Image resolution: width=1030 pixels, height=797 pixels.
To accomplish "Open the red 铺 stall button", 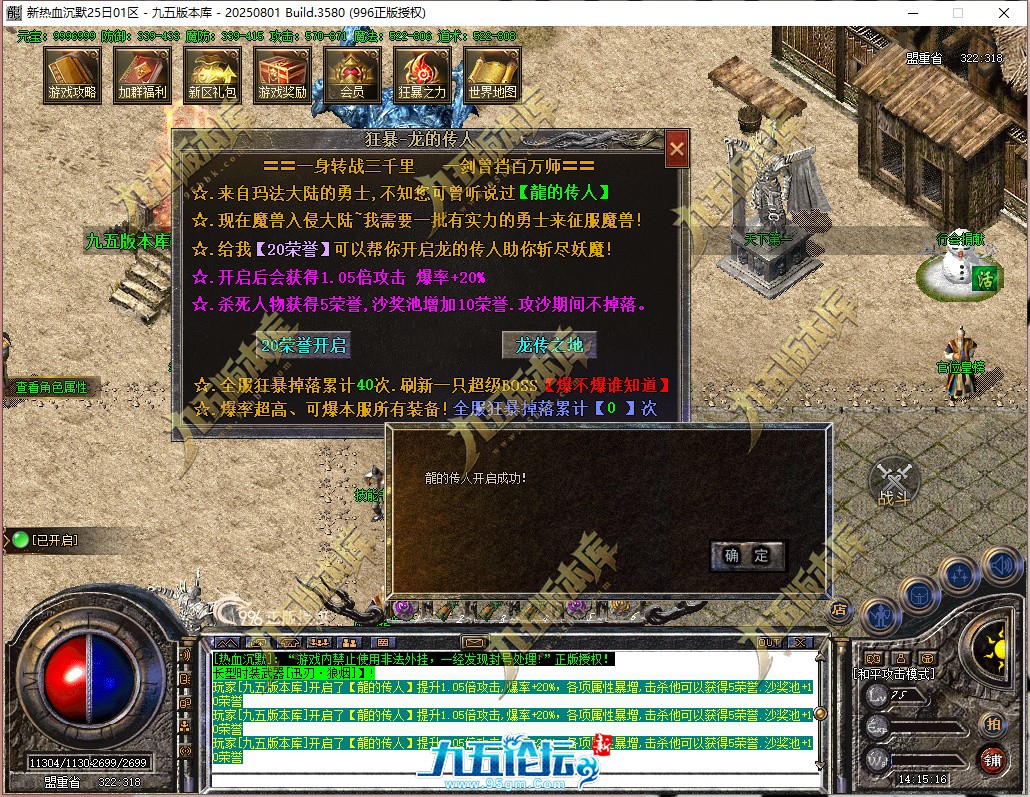I will coord(992,758).
